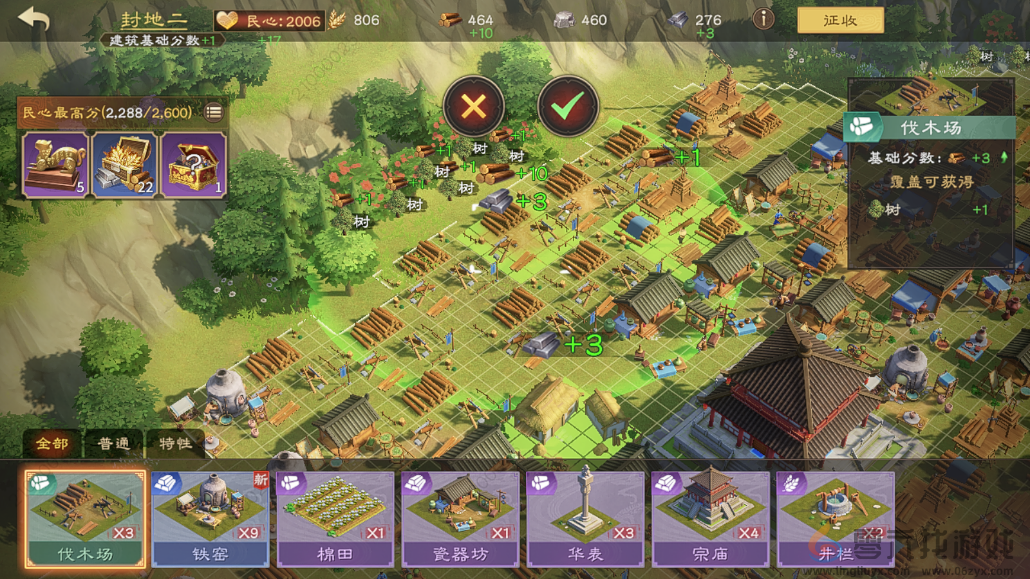Select the 伐木场 building card
The height and width of the screenshot is (579, 1030).
85,518
